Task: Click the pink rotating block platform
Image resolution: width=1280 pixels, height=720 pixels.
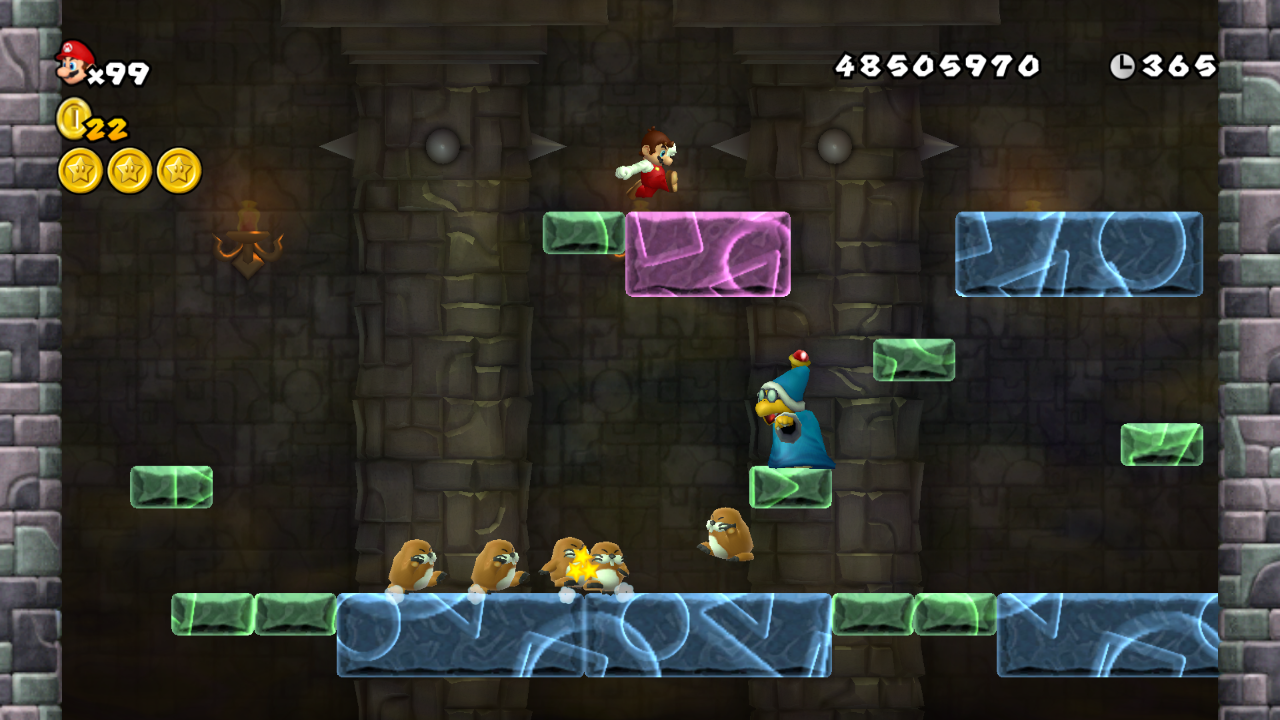Action: coord(708,255)
